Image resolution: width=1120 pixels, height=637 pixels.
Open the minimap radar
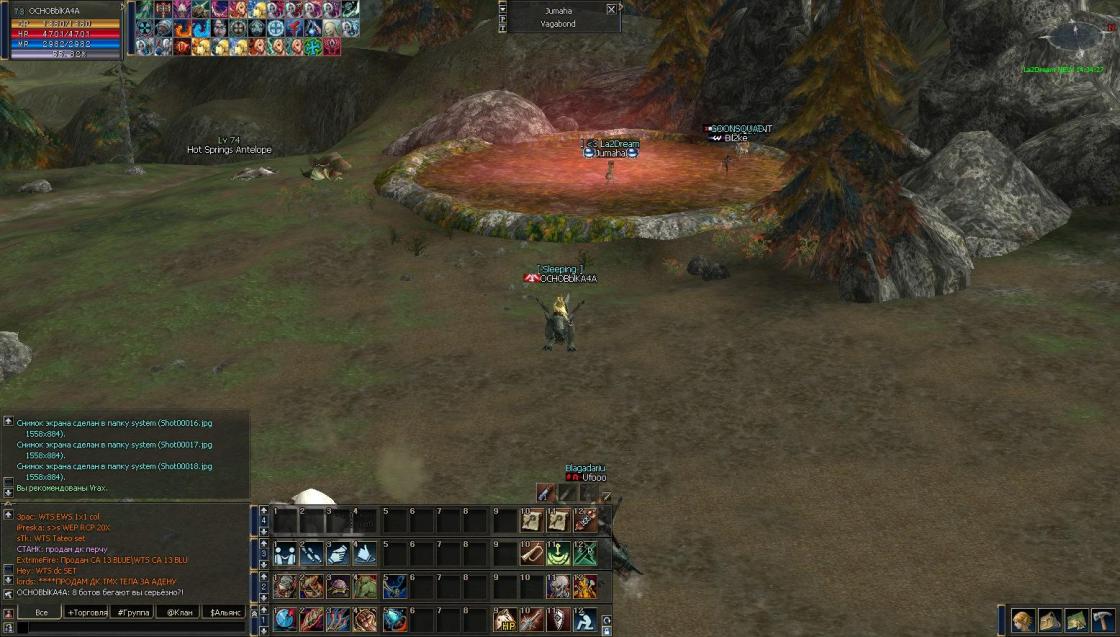pos(1075,38)
